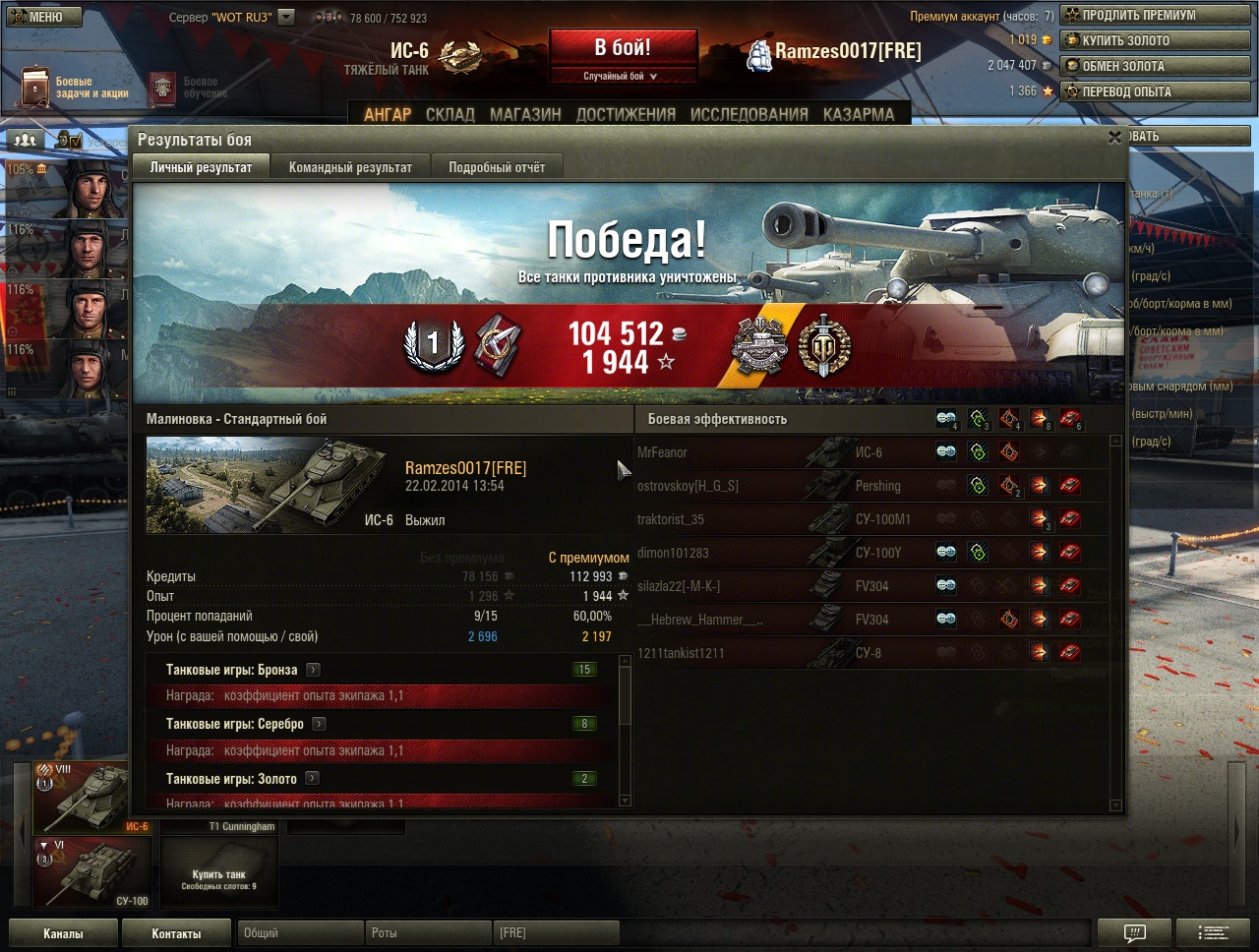
Task: Open the ДОСТИЖЕНИЯ section
Action: point(626,114)
